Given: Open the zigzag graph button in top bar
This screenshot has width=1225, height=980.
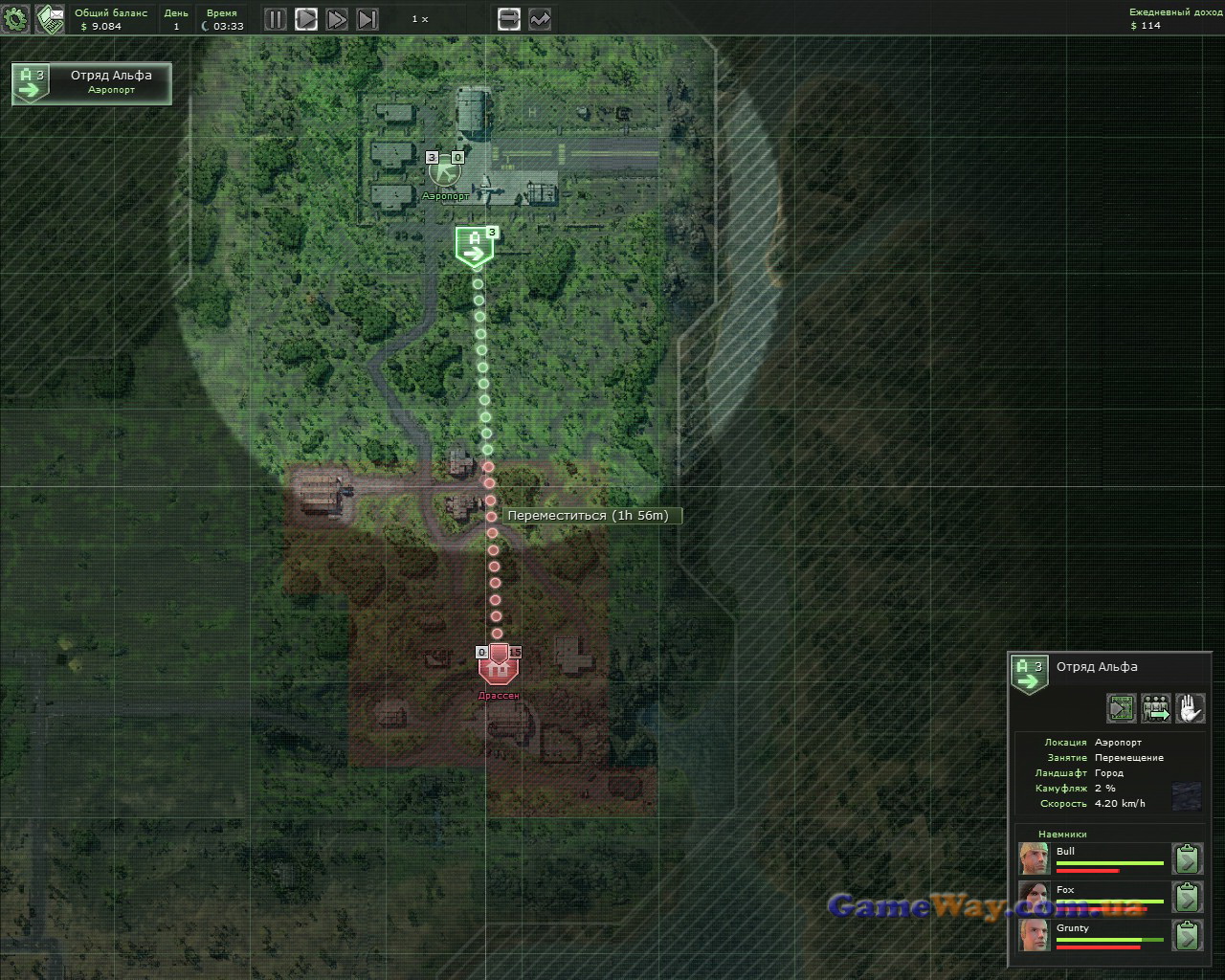Looking at the screenshot, I should click(x=540, y=19).
